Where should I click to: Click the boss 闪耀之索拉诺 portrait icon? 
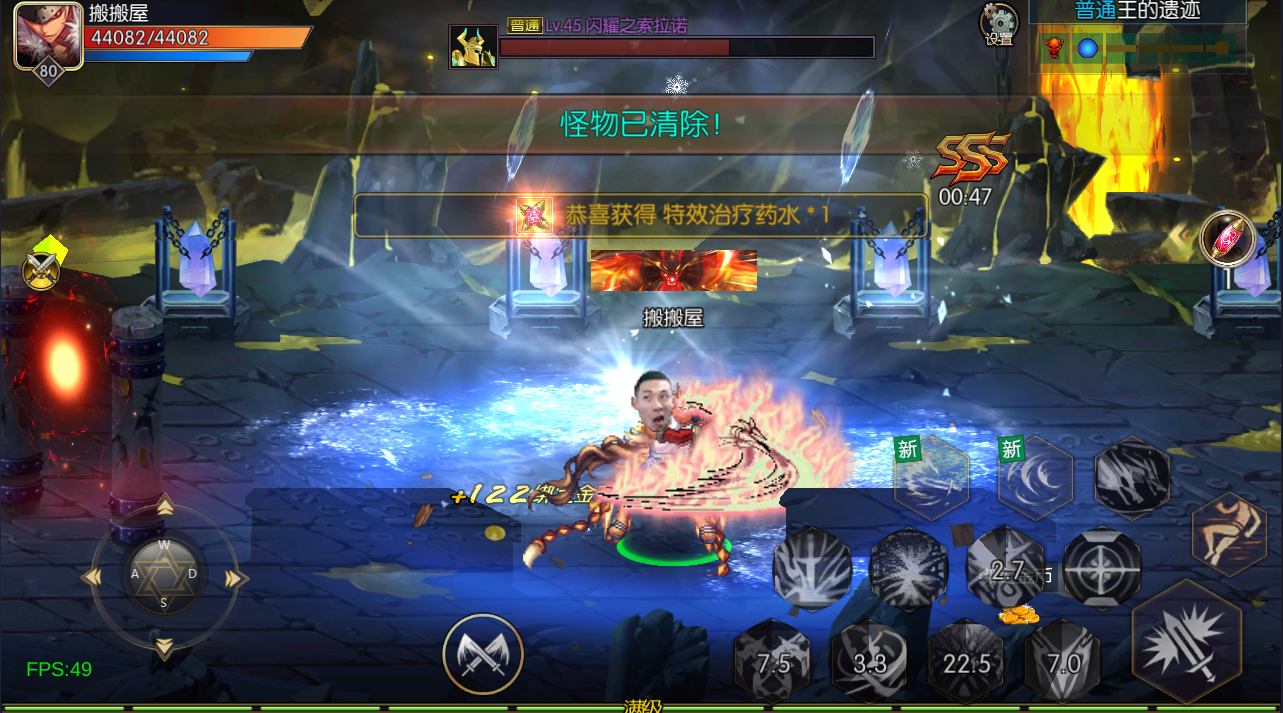coord(473,46)
